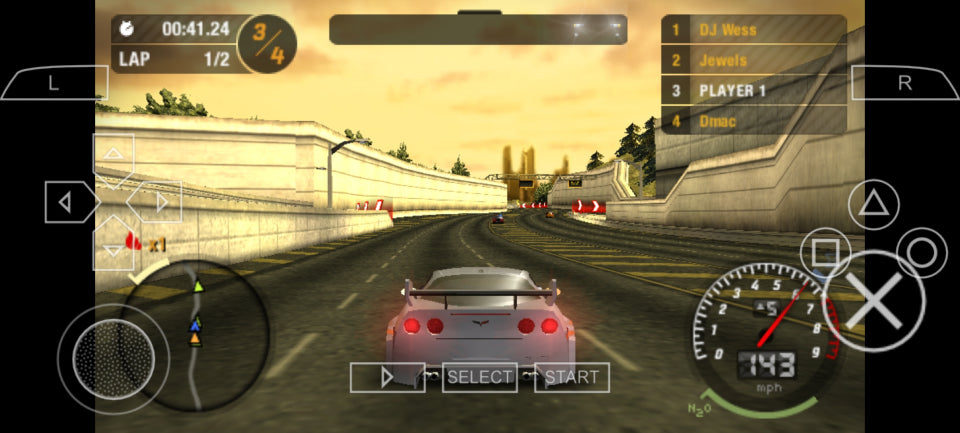The image size is (960, 433).
Task: Tap the L shoulder touch button
Action: point(54,83)
